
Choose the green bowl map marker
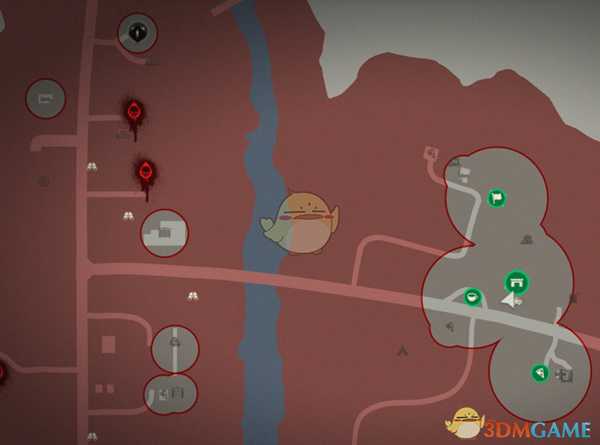tap(473, 296)
